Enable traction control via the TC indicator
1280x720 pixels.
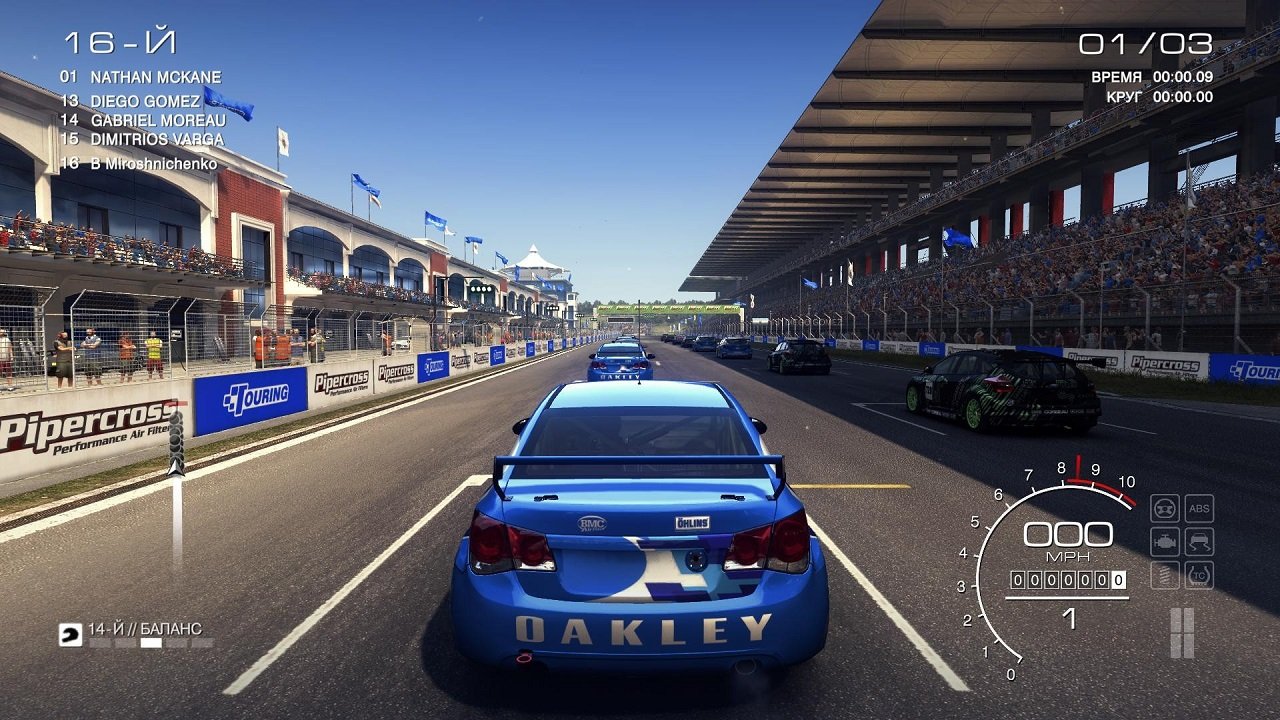click(1199, 573)
